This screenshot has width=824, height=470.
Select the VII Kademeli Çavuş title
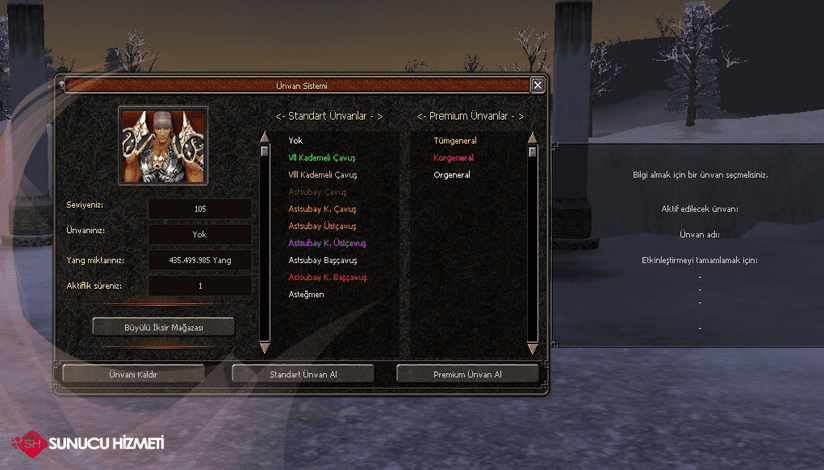click(x=322, y=158)
